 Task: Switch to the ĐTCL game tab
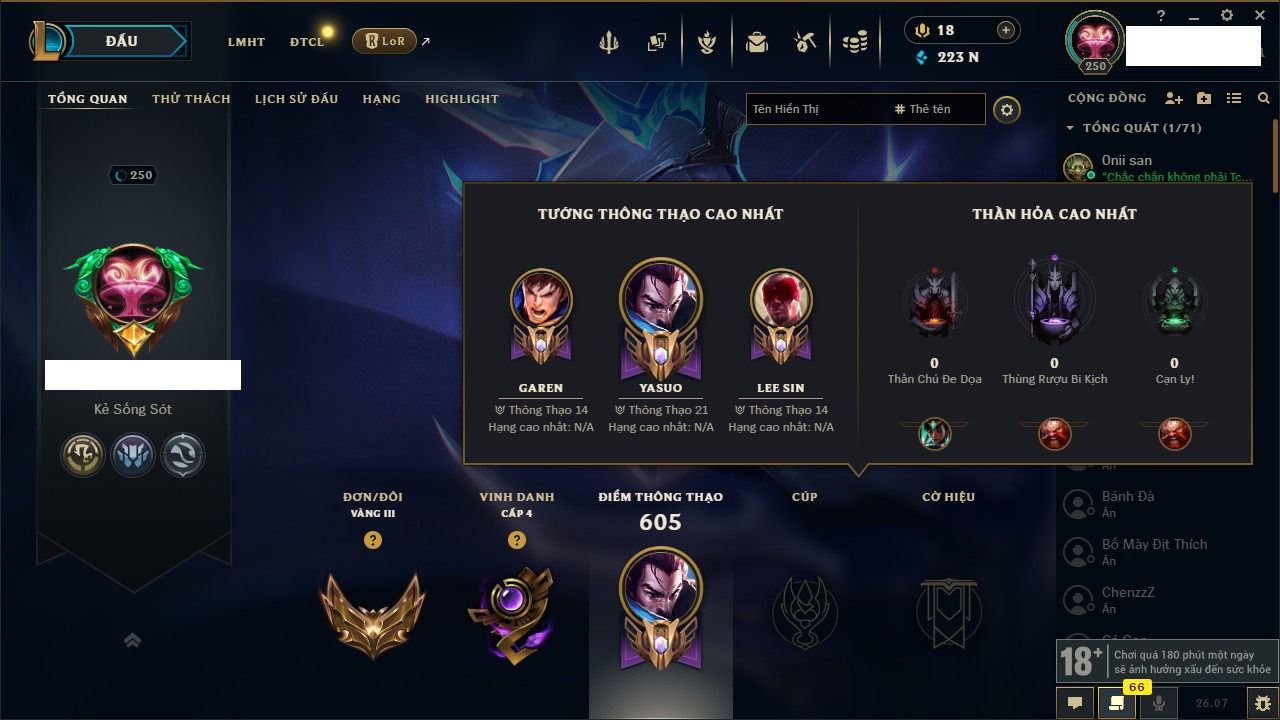pos(307,42)
